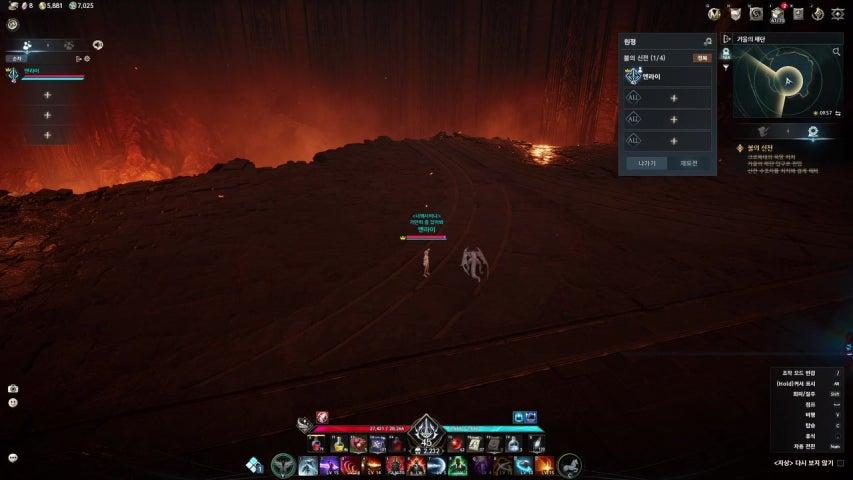Image resolution: width=853 pixels, height=480 pixels.
Task: Click the speaker voice chat icon
Action: point(98,45)
